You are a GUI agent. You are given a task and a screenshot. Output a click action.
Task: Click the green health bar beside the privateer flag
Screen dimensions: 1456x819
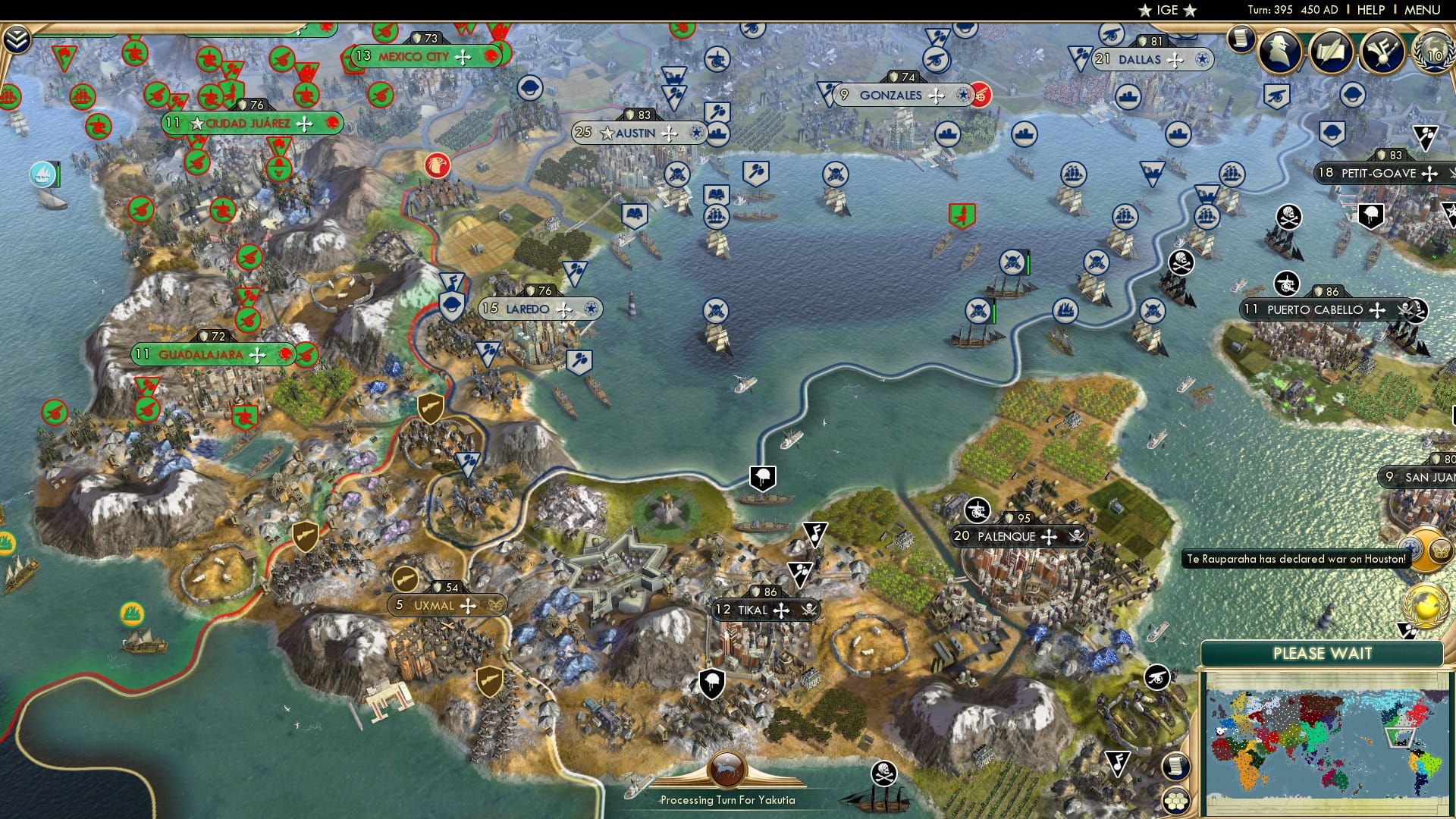point(1028,263)
